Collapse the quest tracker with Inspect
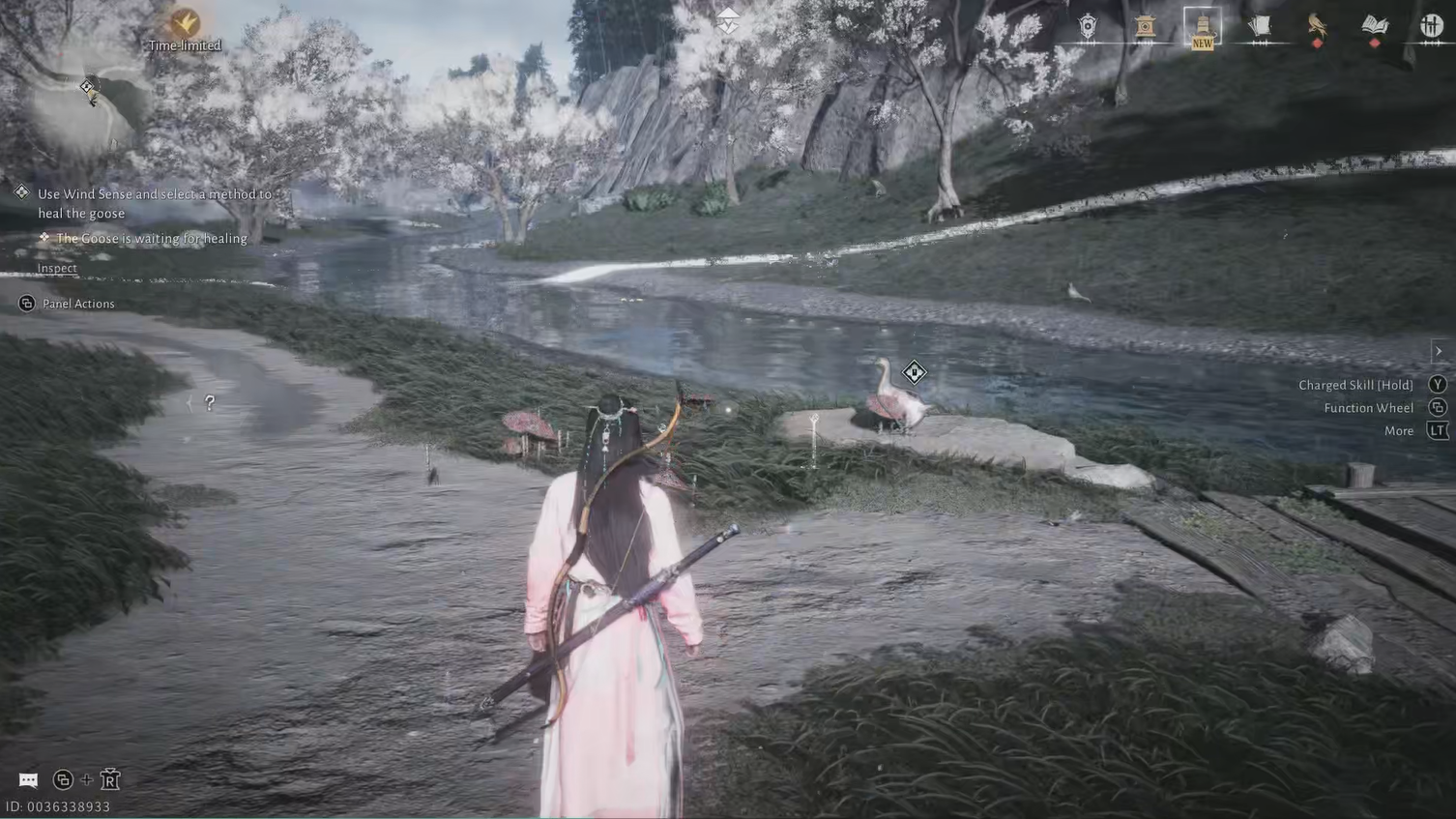The width and height of the screenshot is (1456, 819). click(55, 268)
